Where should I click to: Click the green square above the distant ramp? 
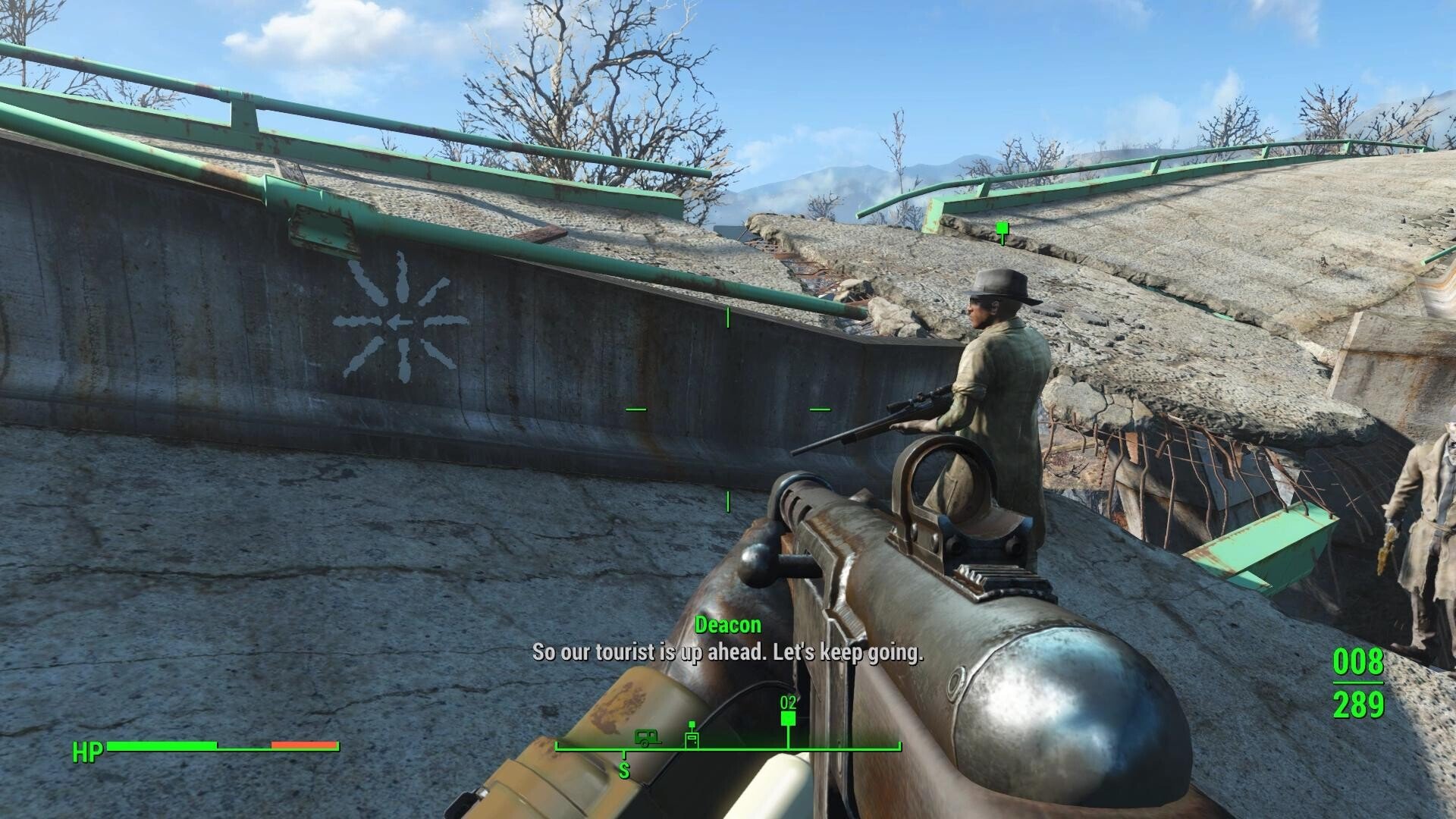pos(1003,226)
